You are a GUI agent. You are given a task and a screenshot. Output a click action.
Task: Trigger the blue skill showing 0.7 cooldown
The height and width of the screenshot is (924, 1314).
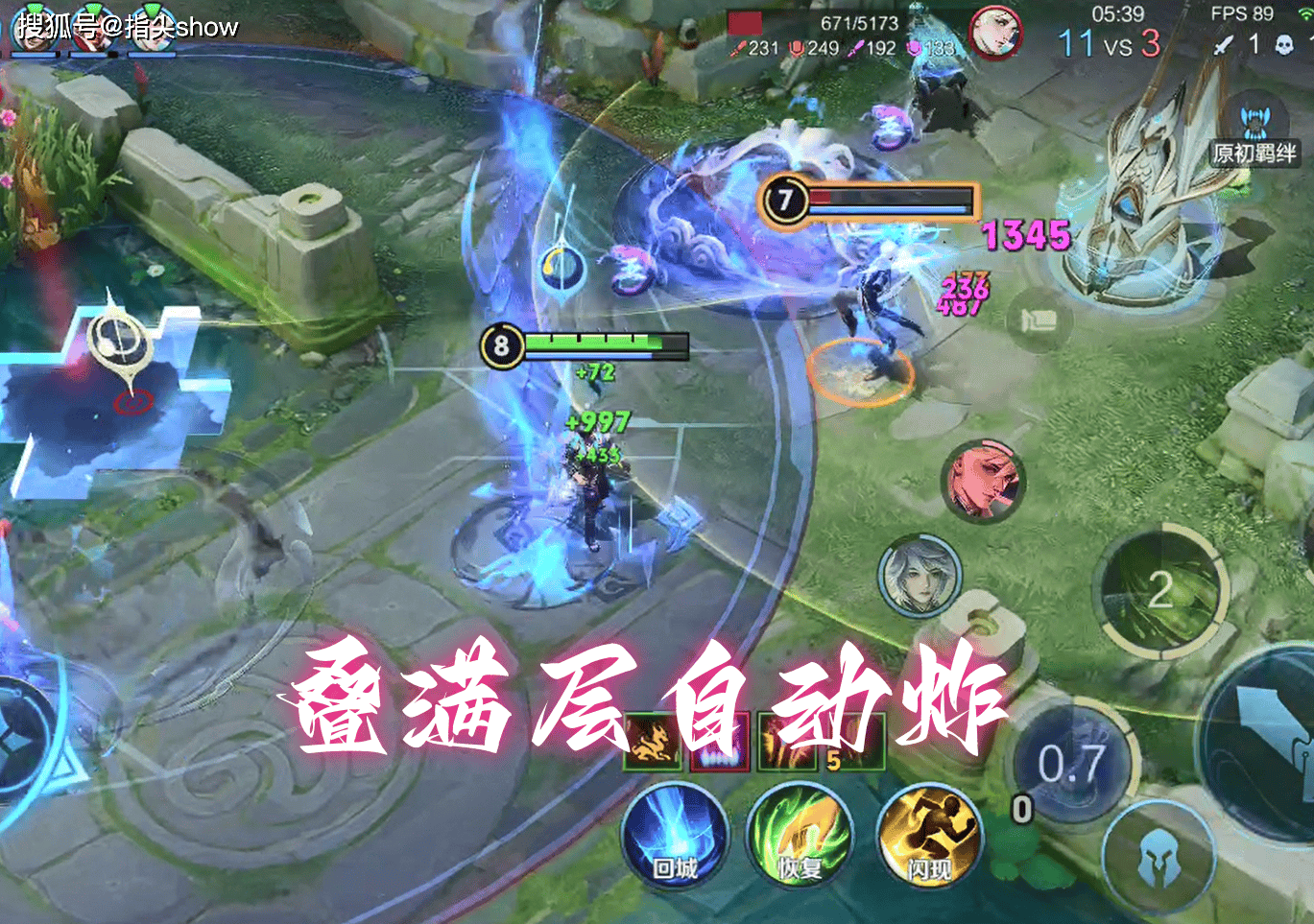tap(1073, 765)
